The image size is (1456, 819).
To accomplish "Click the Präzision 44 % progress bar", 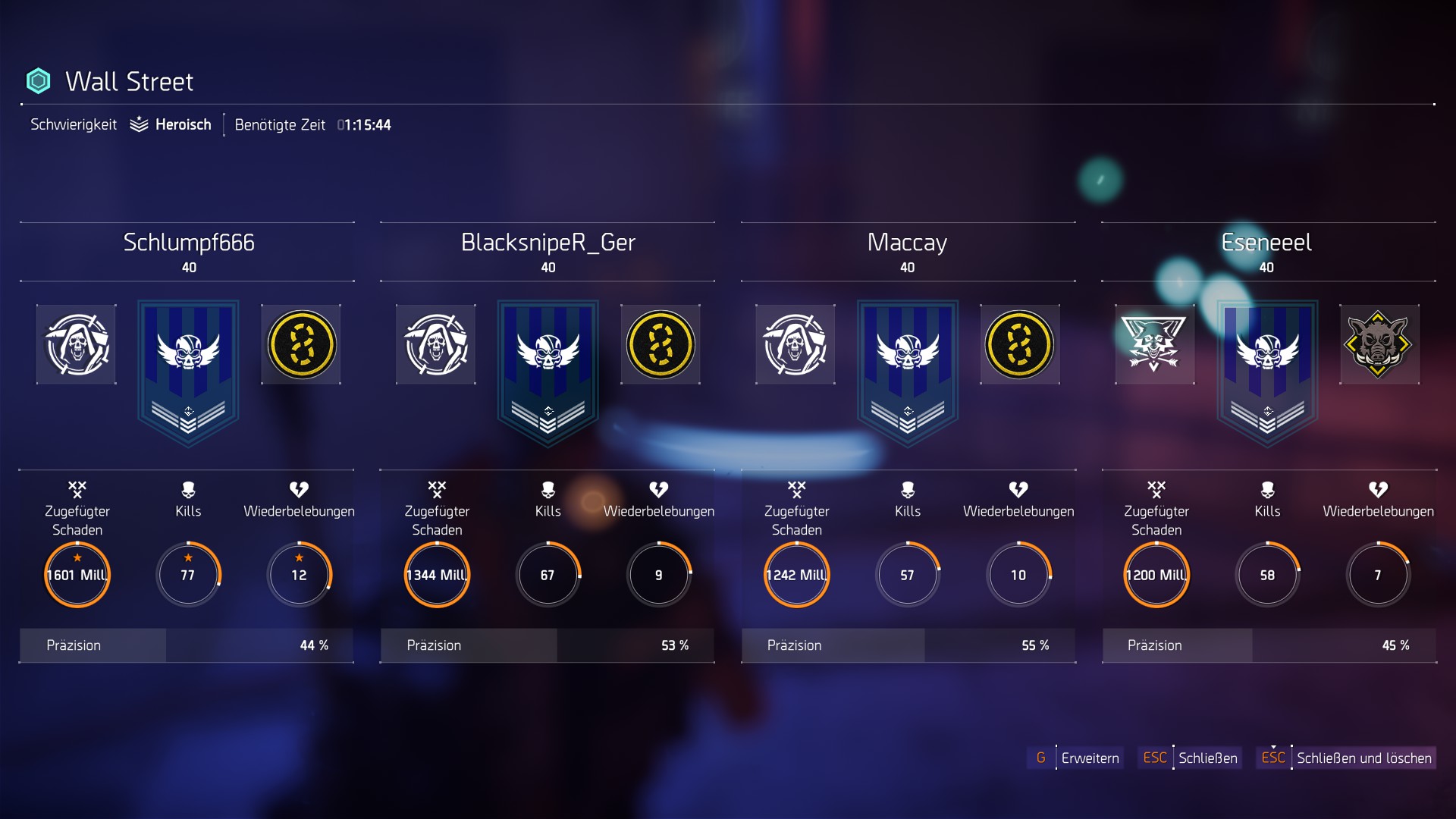I will [x=187, y=645].
